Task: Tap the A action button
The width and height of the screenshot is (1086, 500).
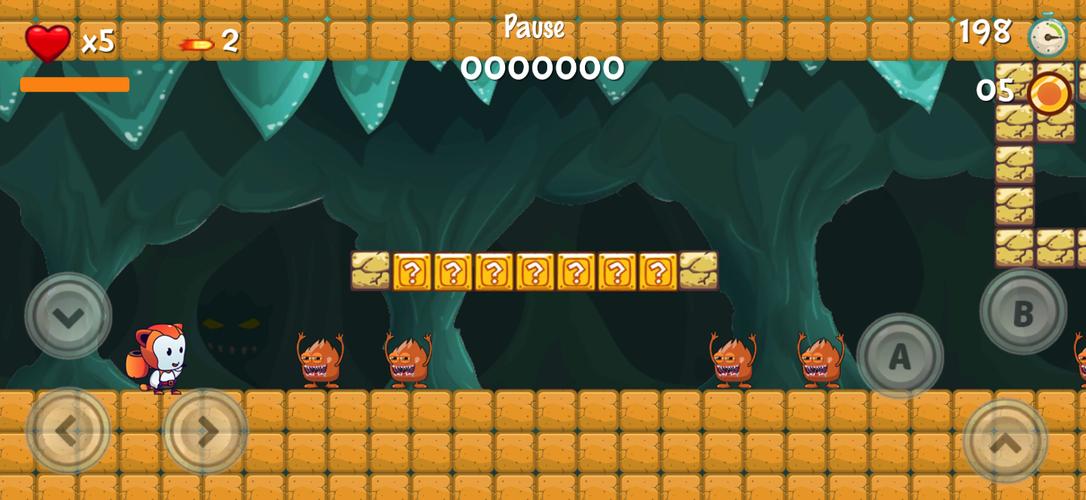Action: tap(899, 357)
